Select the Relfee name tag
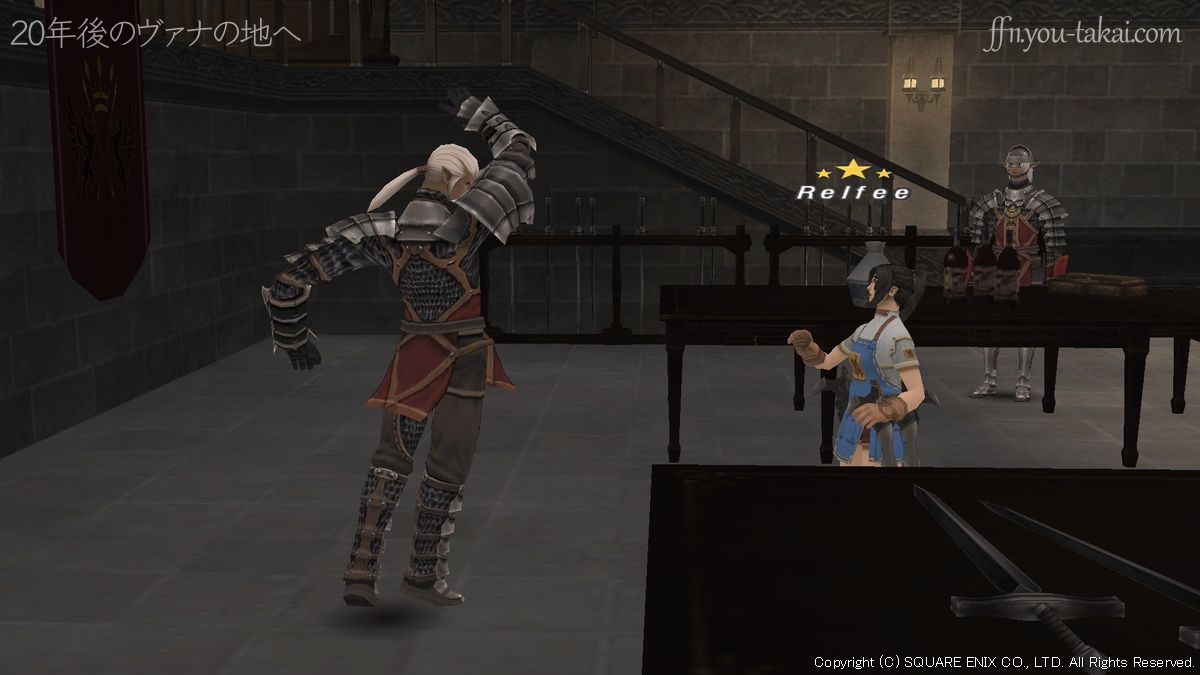This screenshot has height=675, width=1200. tap(853, 192)
